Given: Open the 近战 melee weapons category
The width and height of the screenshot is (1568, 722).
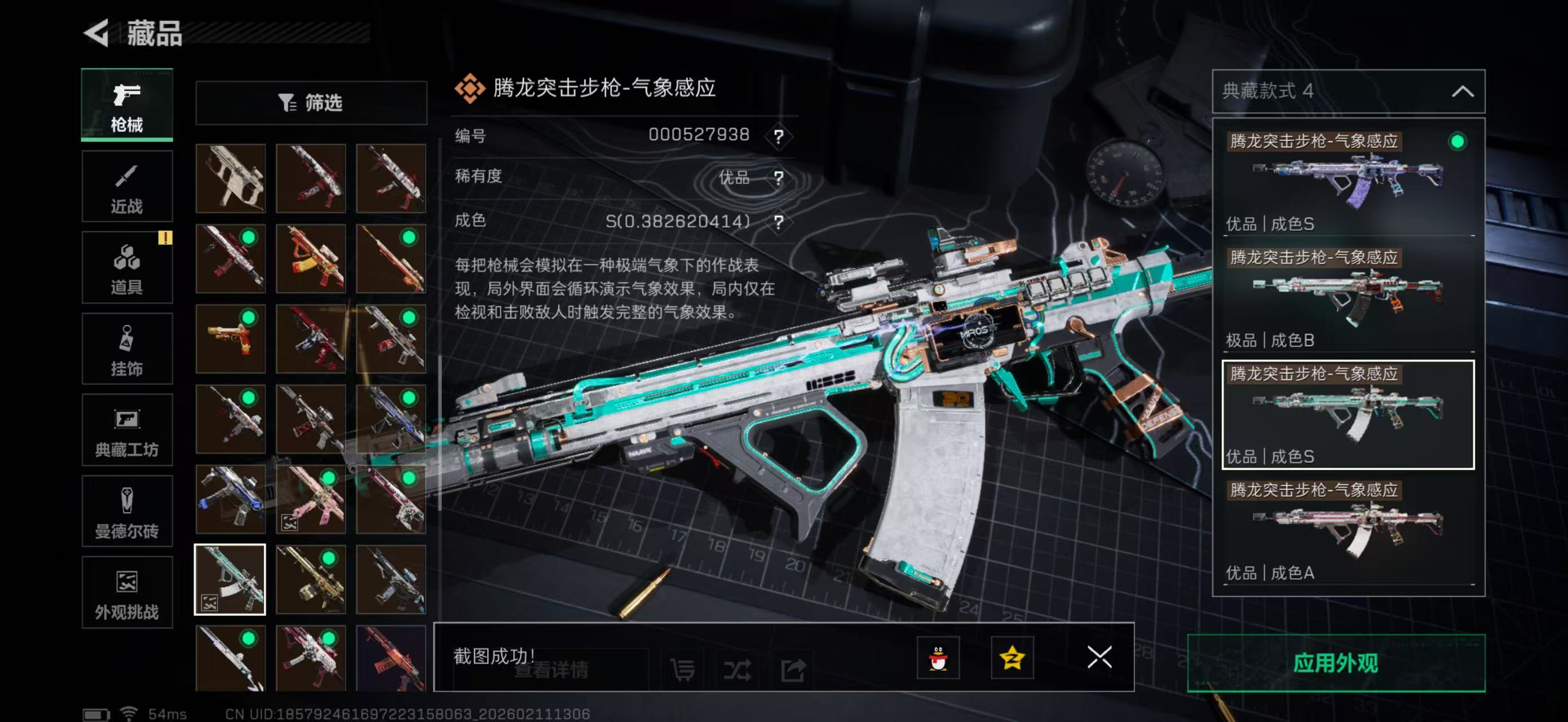Looking at the screenshot, I should [127, 186].
